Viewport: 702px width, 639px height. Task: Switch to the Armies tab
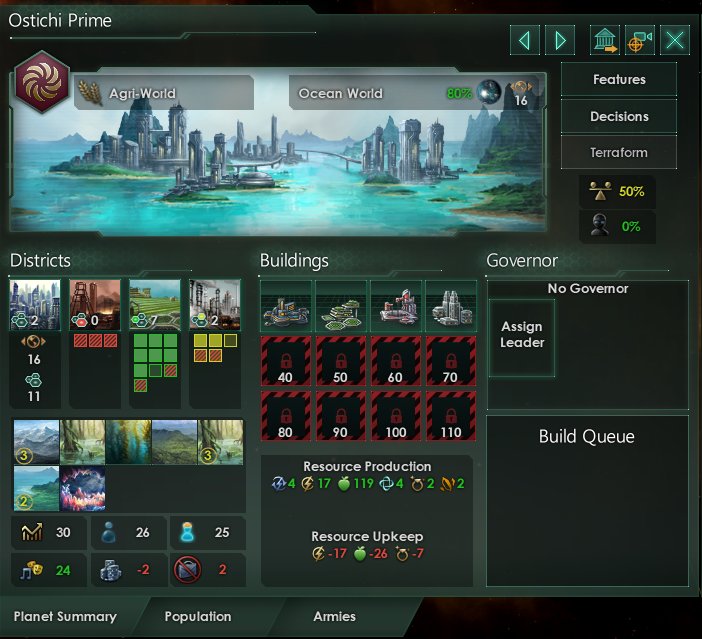[335, 617]
